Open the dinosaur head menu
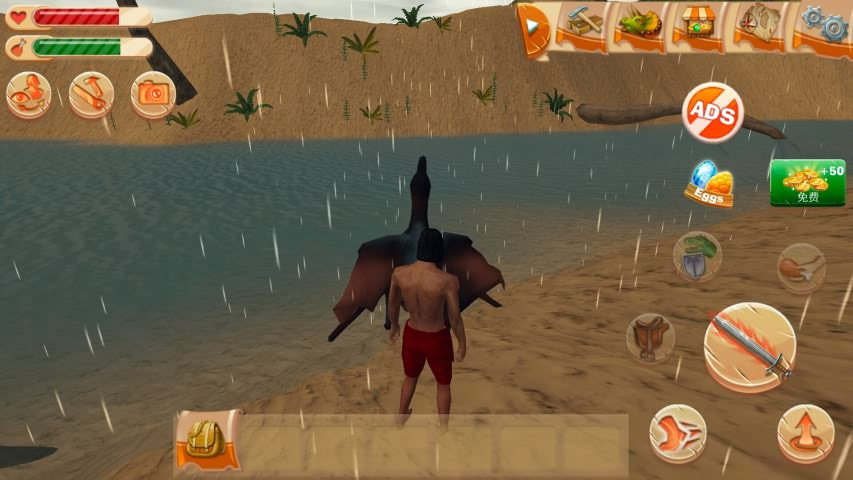This screenshot has height=480, width=853. pyautogui.click(x=640, y=25)
